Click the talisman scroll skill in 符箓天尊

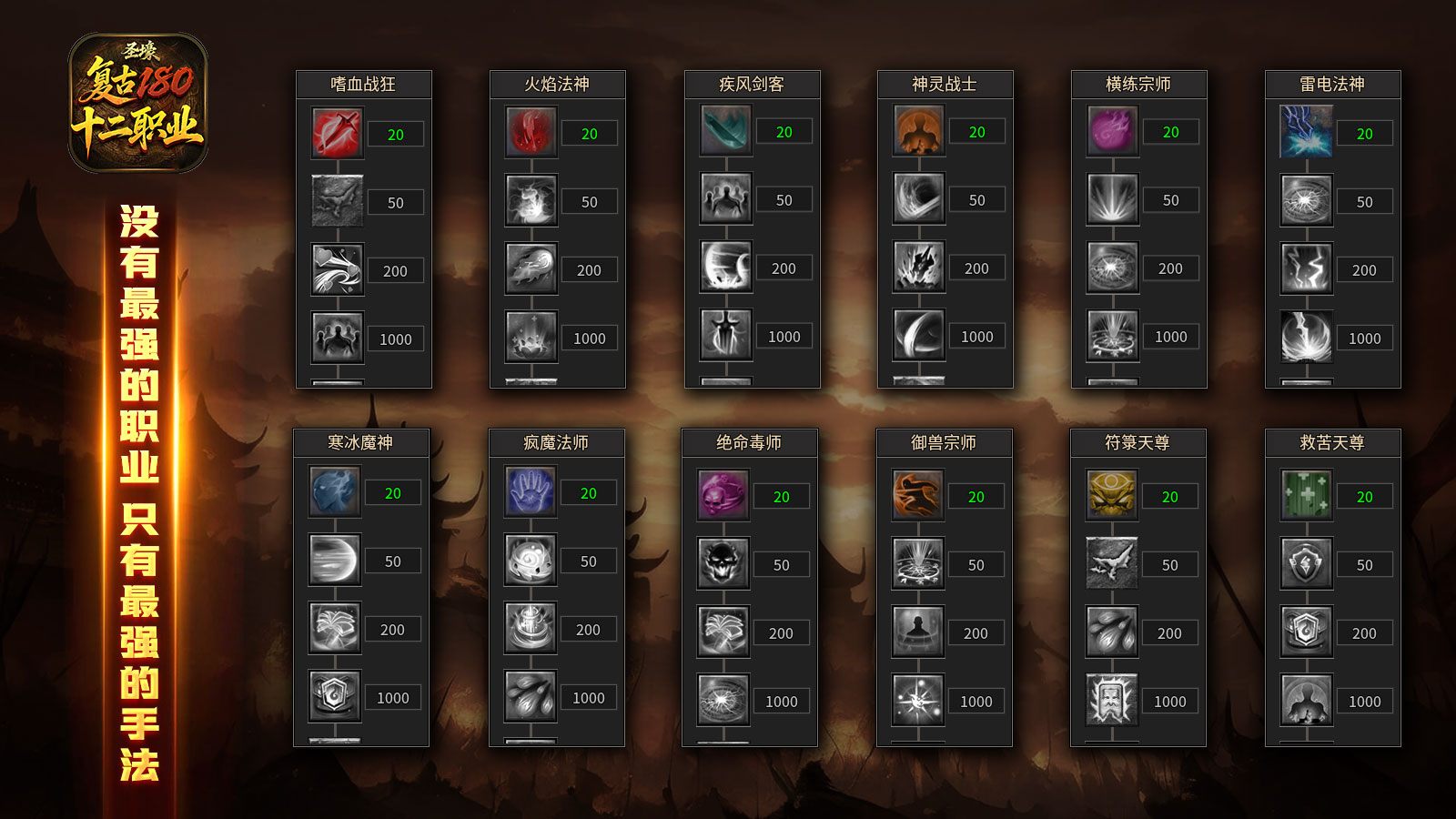(1112, 701)
